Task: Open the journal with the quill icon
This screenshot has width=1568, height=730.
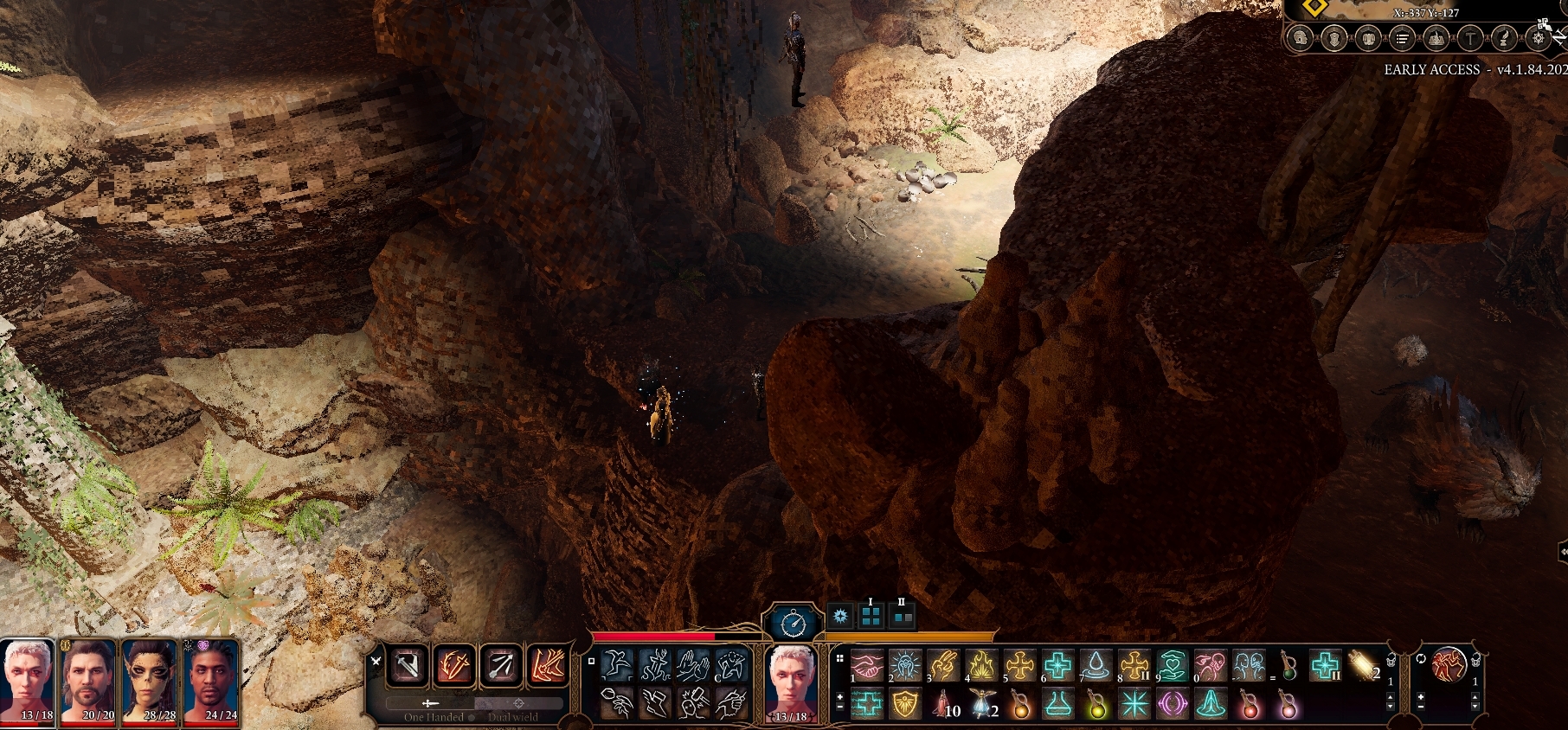Action: [x=1504, y=38]
